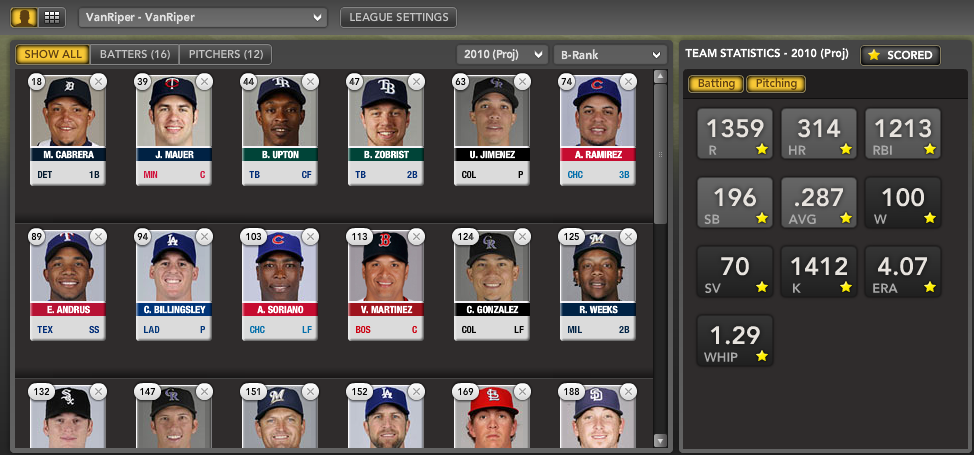Toggle the Pitching stats filter
This screenshot has height=455, width=974.
pos(776,84)
